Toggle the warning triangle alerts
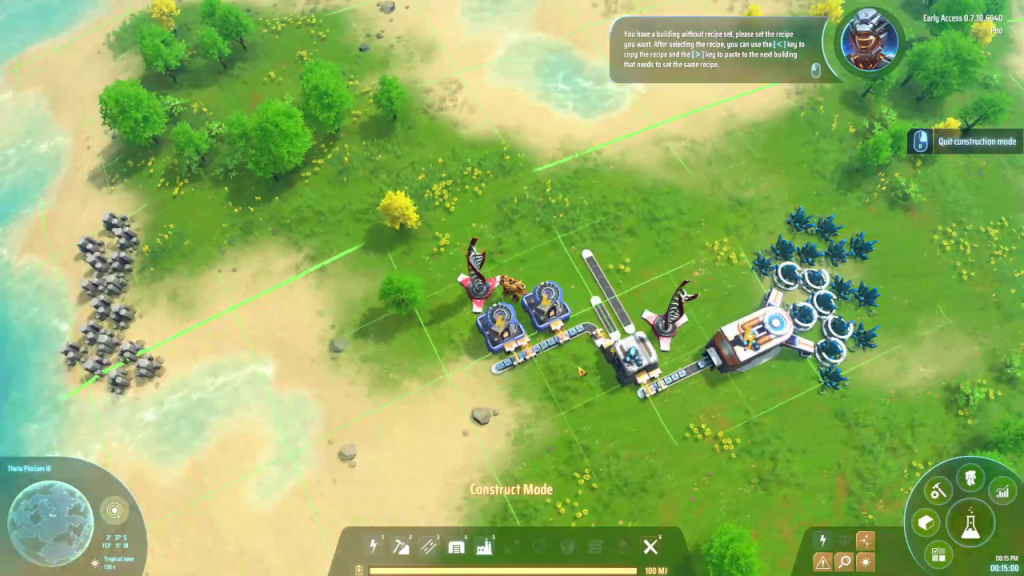Viewport: 1024px width, 576px height. [822, 563]
